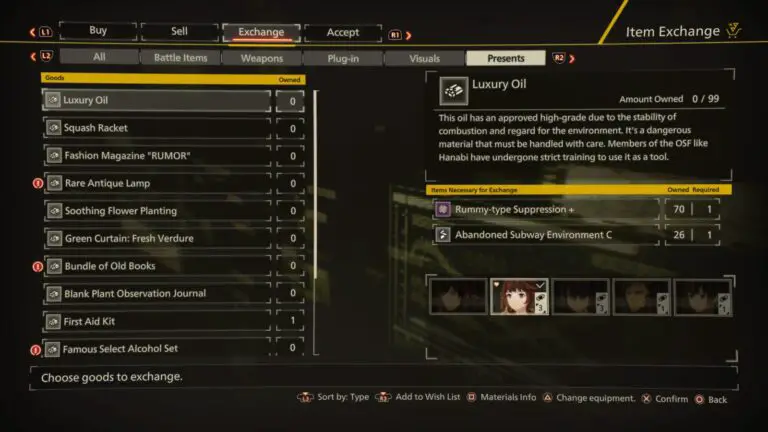Choose the Visuals category
Viewport: 768px width, 432px height.
click(x=424, y=58)
